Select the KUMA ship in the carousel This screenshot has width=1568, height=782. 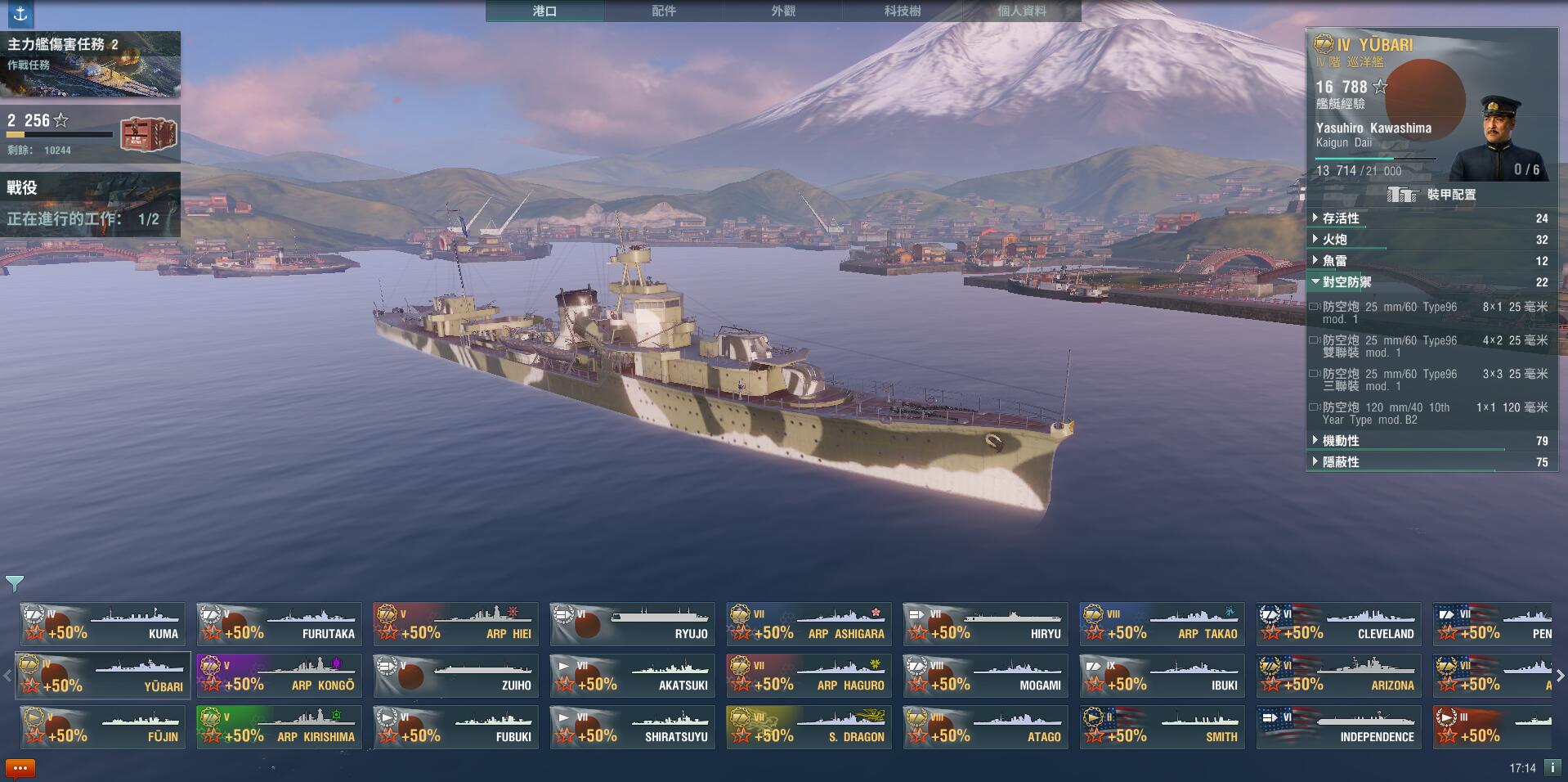pyautogui.click(x=102, y=624)
